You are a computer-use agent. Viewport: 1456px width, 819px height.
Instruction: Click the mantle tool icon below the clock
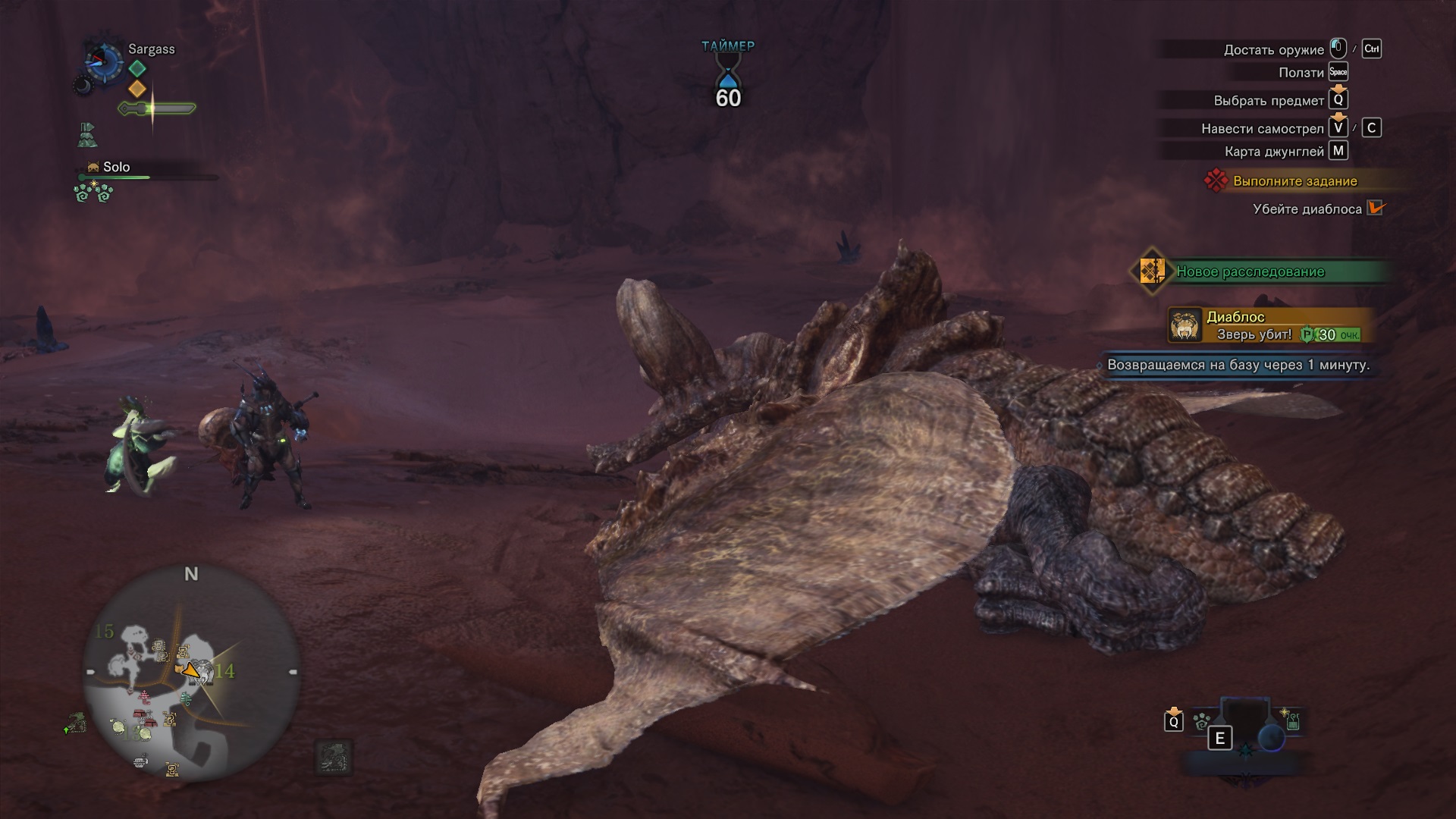click(87, 135)
